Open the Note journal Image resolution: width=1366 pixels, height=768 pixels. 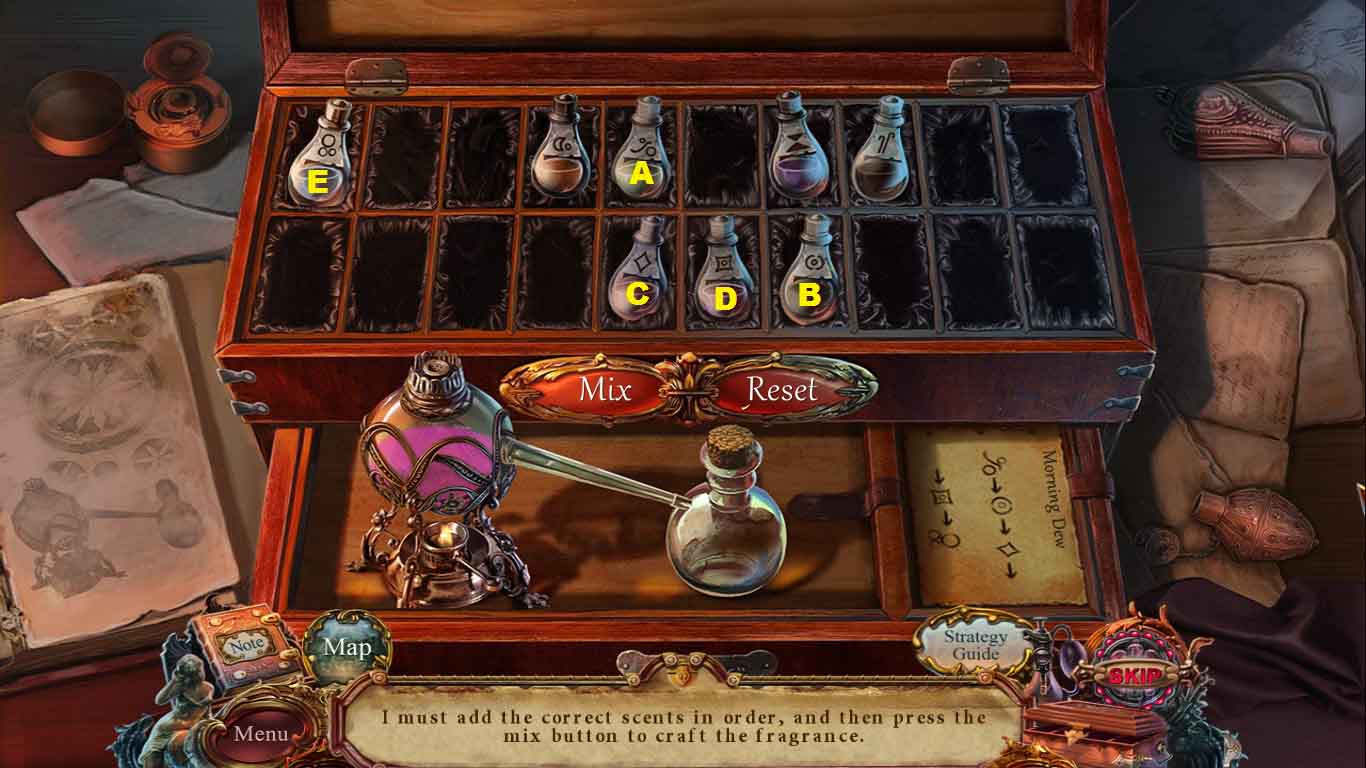pos(246,646)
